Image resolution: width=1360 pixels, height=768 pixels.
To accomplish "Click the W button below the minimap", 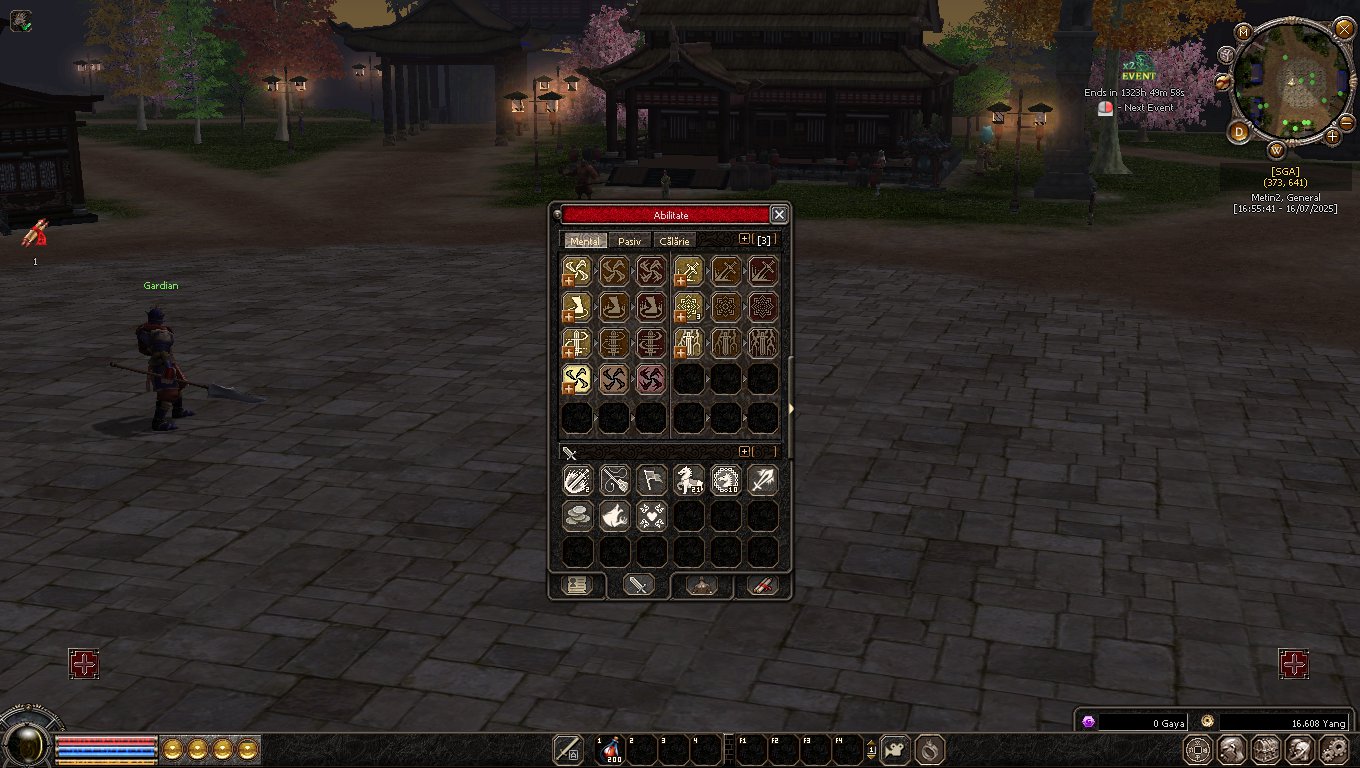I will pyautogui.click(x=1277, y=151).
